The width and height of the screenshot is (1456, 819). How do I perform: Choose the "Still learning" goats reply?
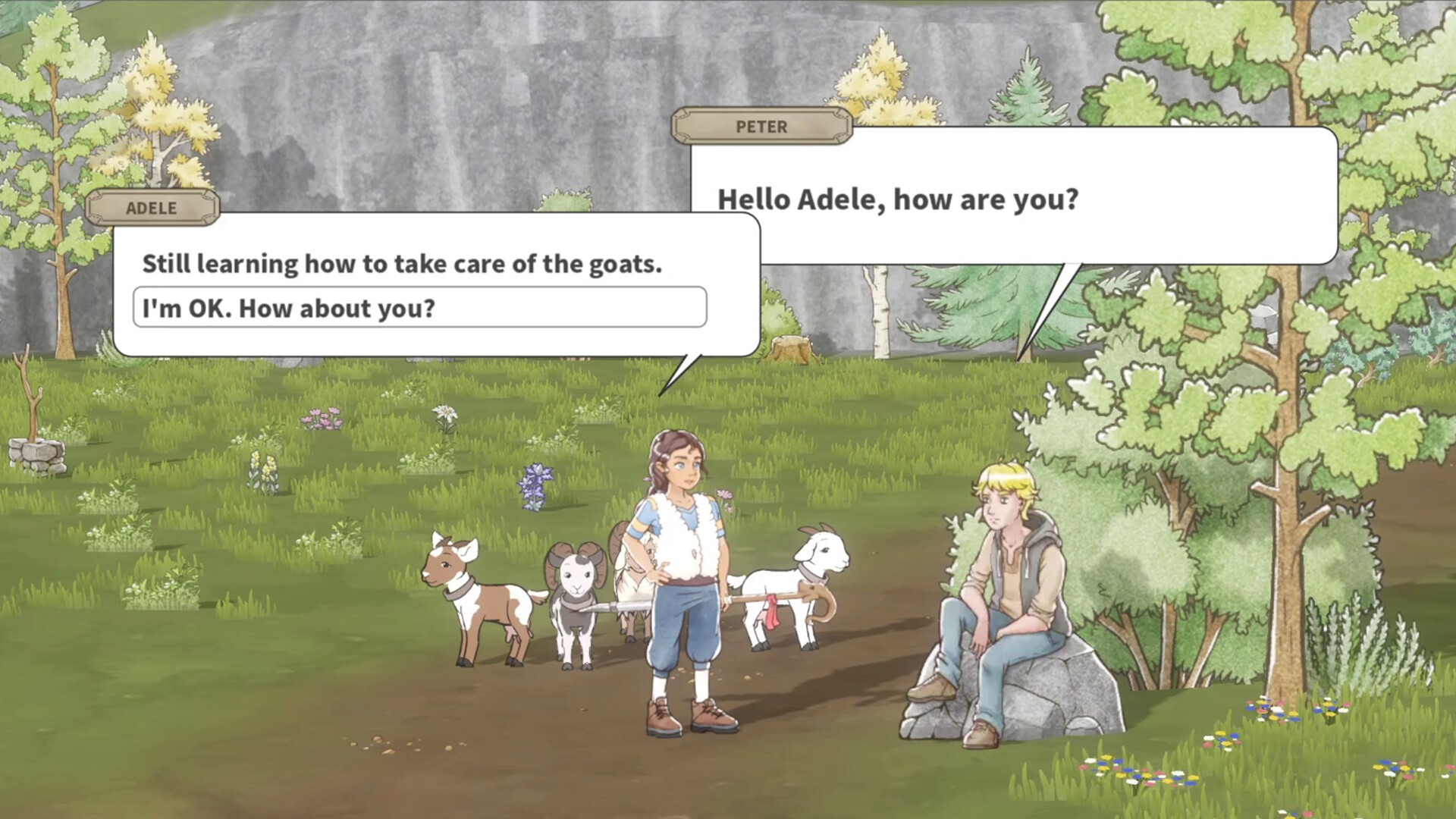(402, 264)
